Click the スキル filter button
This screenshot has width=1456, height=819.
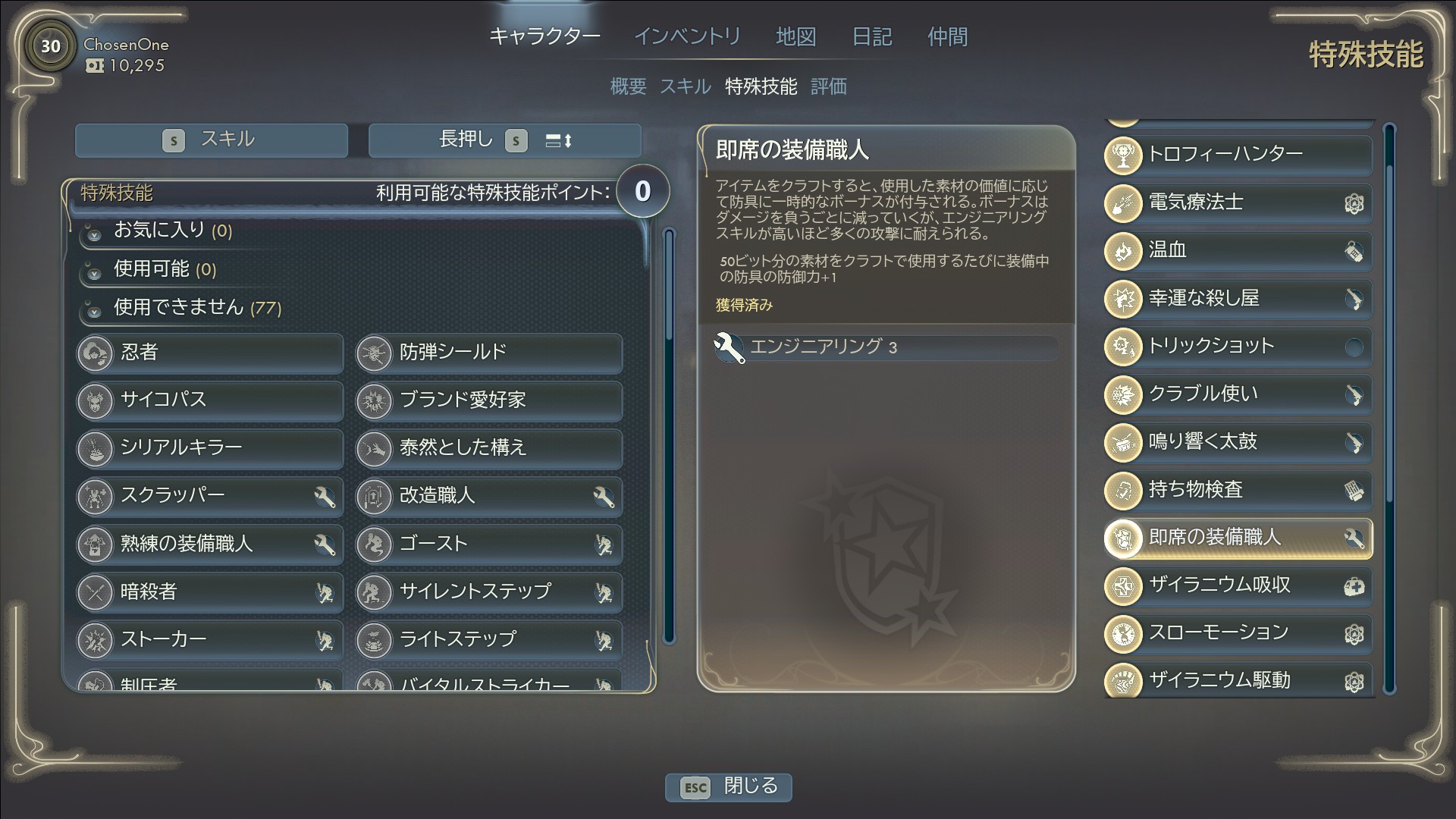212,140
